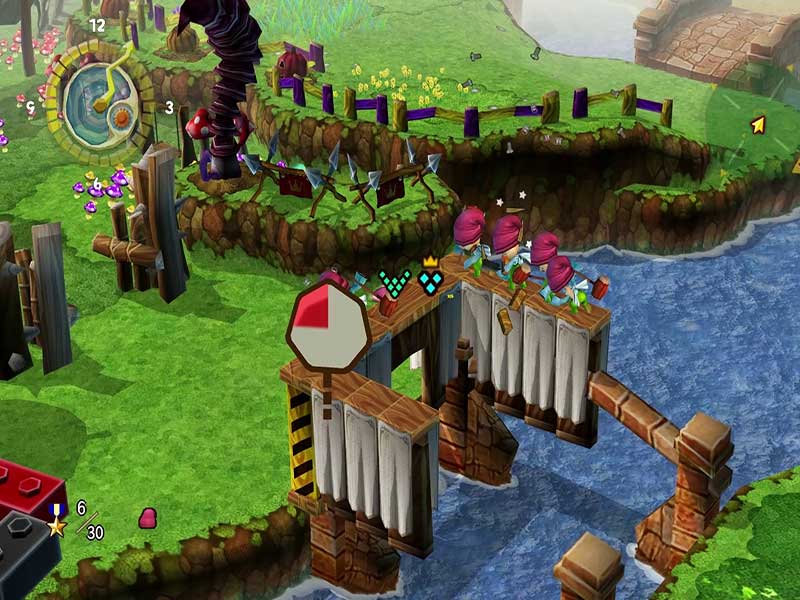Image resolution: width=800 pixels, height=600 pixels.
Task: Select the crowned pixel heart marker
Action: coord(431,279)
